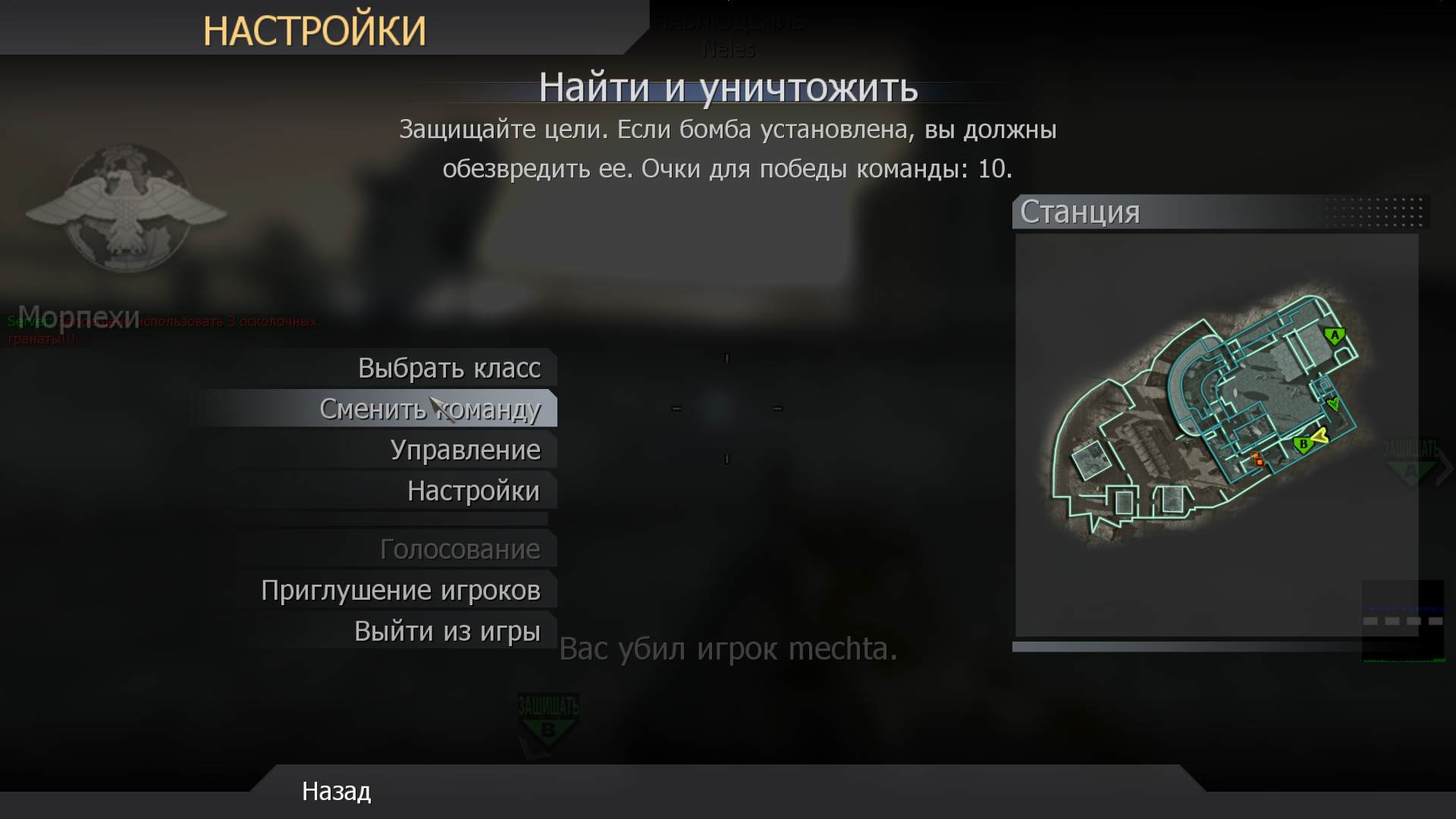
Task: Click the disabled Голосование option
Action: point(460,548)
